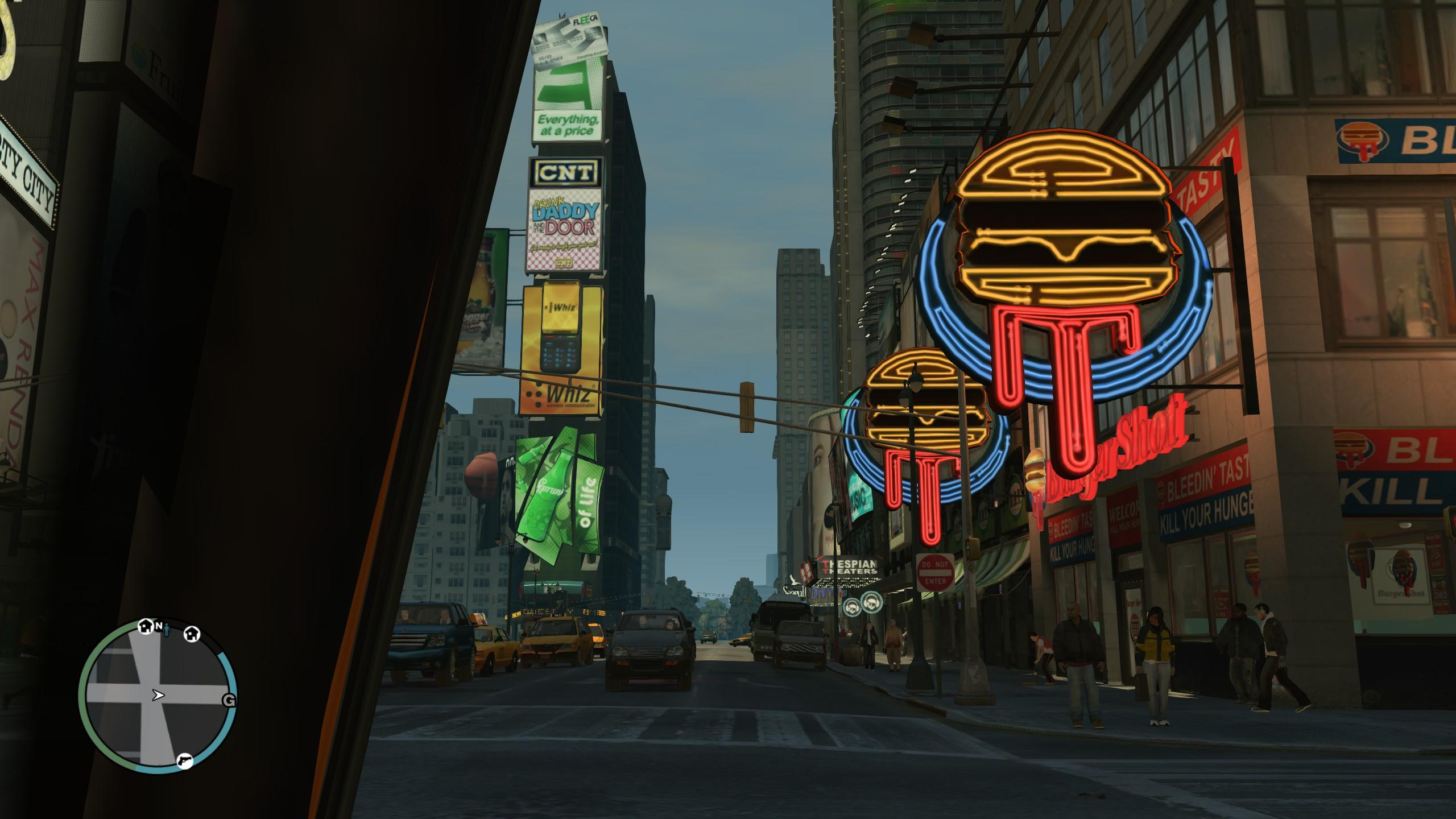Click the G marker on the radar
The height and width of the screenshot is (819, 1456).
pyautogui.click(x=229, y=701)
